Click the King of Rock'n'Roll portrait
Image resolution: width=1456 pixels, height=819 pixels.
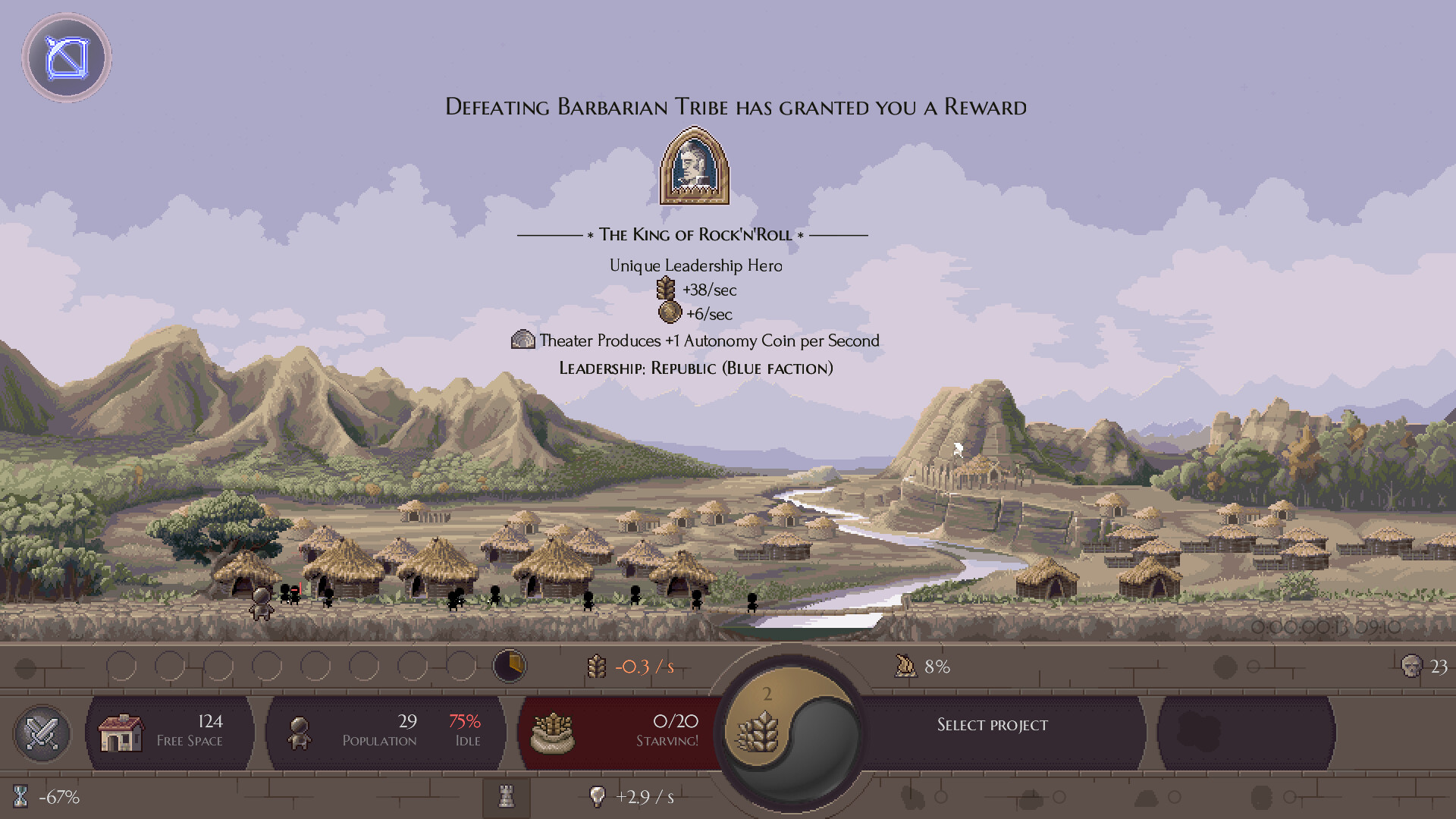[695, 169]
